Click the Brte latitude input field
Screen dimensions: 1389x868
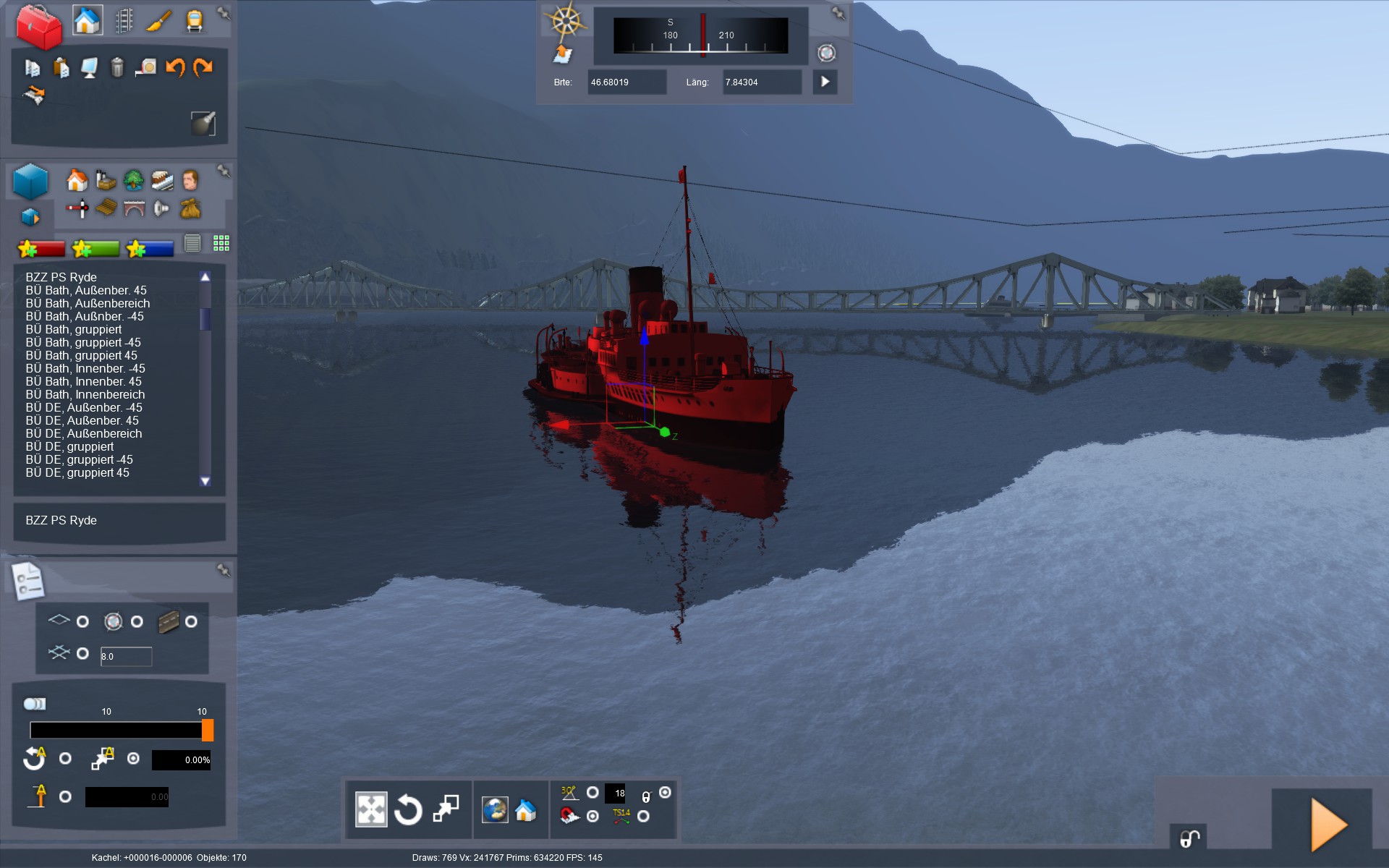[x=626, y=82]
